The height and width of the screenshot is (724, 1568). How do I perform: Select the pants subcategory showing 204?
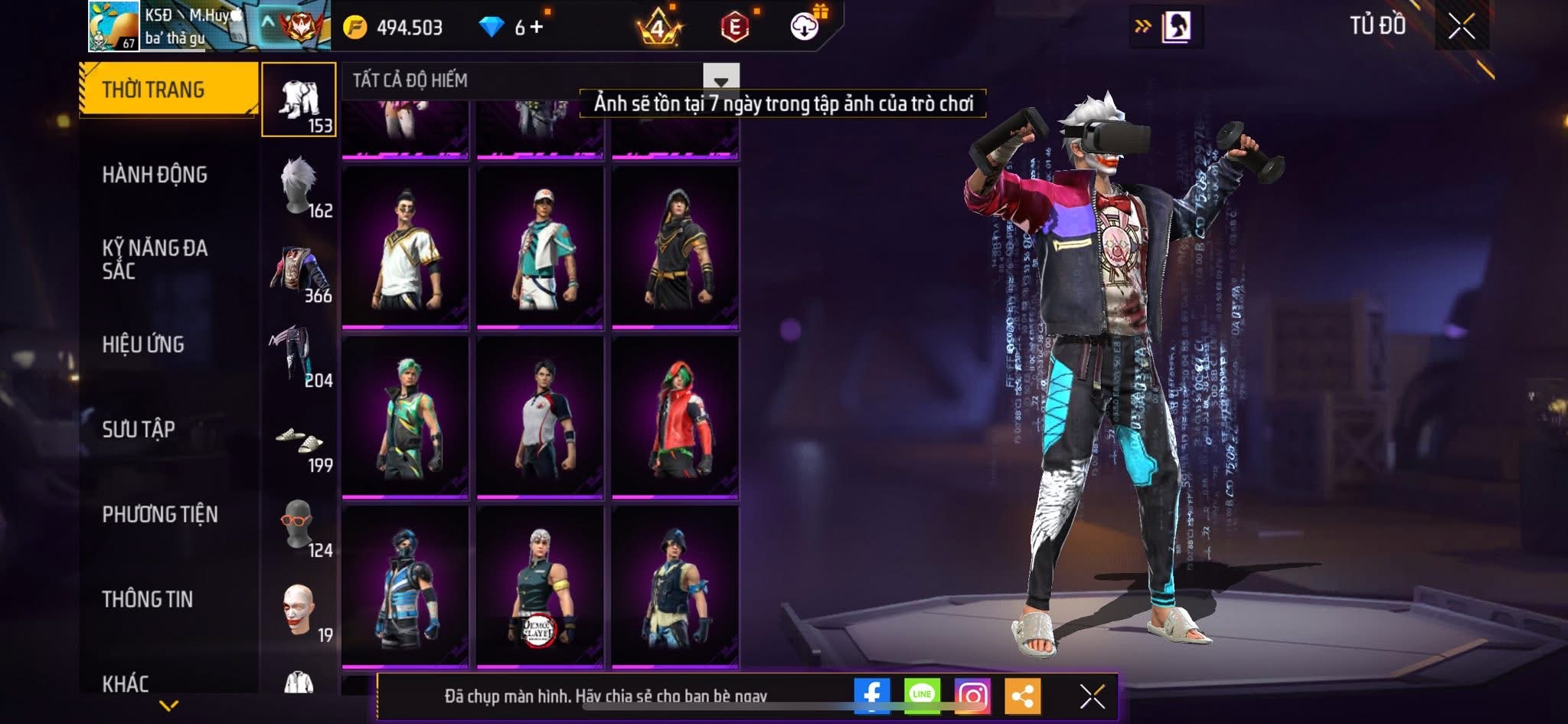[299, 356]
